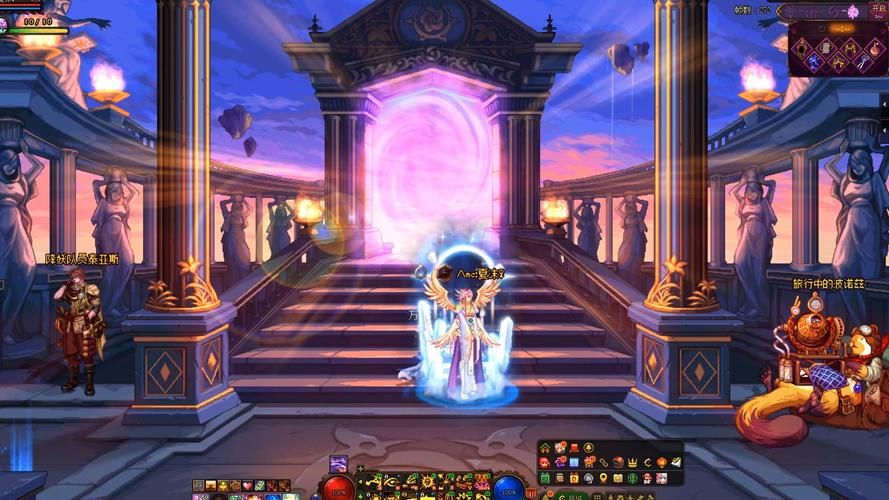This screenshot has height=500, width=889.
Task: Open the gold crown menu icon
Action: click(x=632, y=463)
